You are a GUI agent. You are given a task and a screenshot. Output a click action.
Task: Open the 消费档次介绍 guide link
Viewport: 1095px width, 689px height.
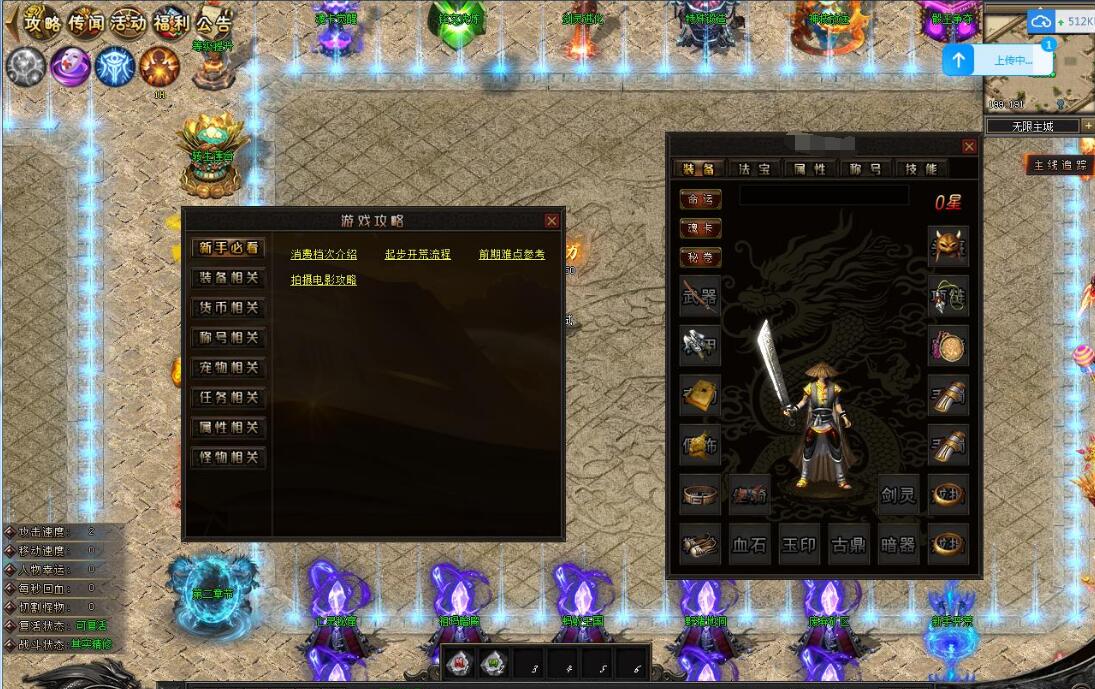[x=323, y=255]
